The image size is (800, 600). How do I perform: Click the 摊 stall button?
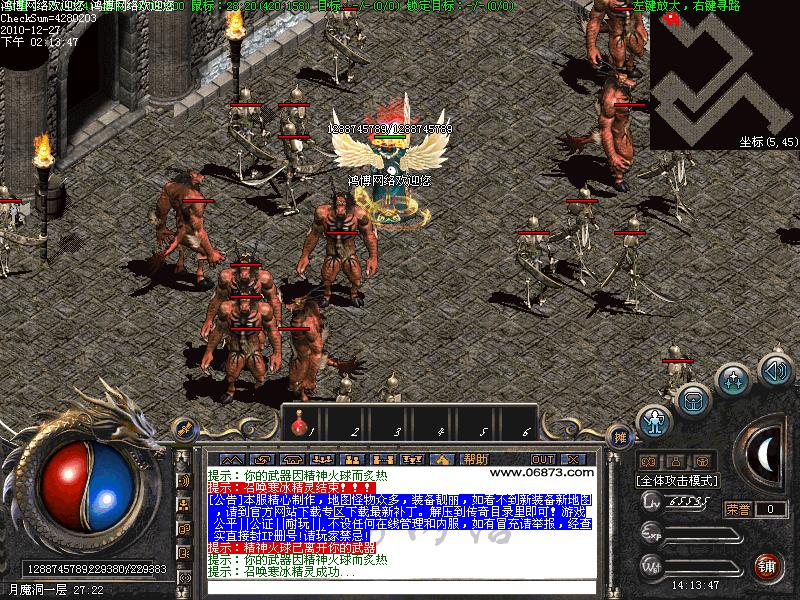(x=621, y=437)
